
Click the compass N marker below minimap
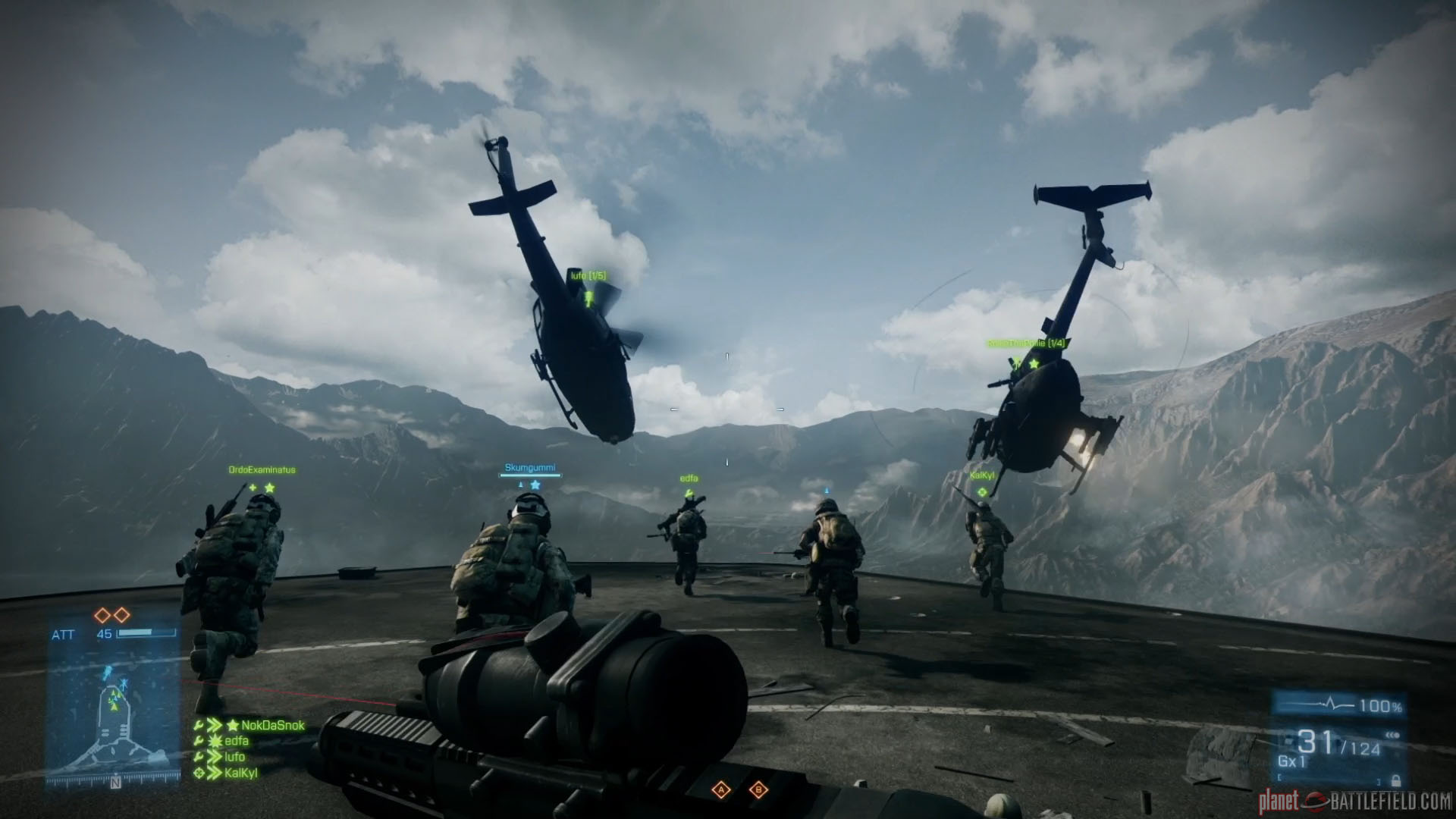pos(115,783)
